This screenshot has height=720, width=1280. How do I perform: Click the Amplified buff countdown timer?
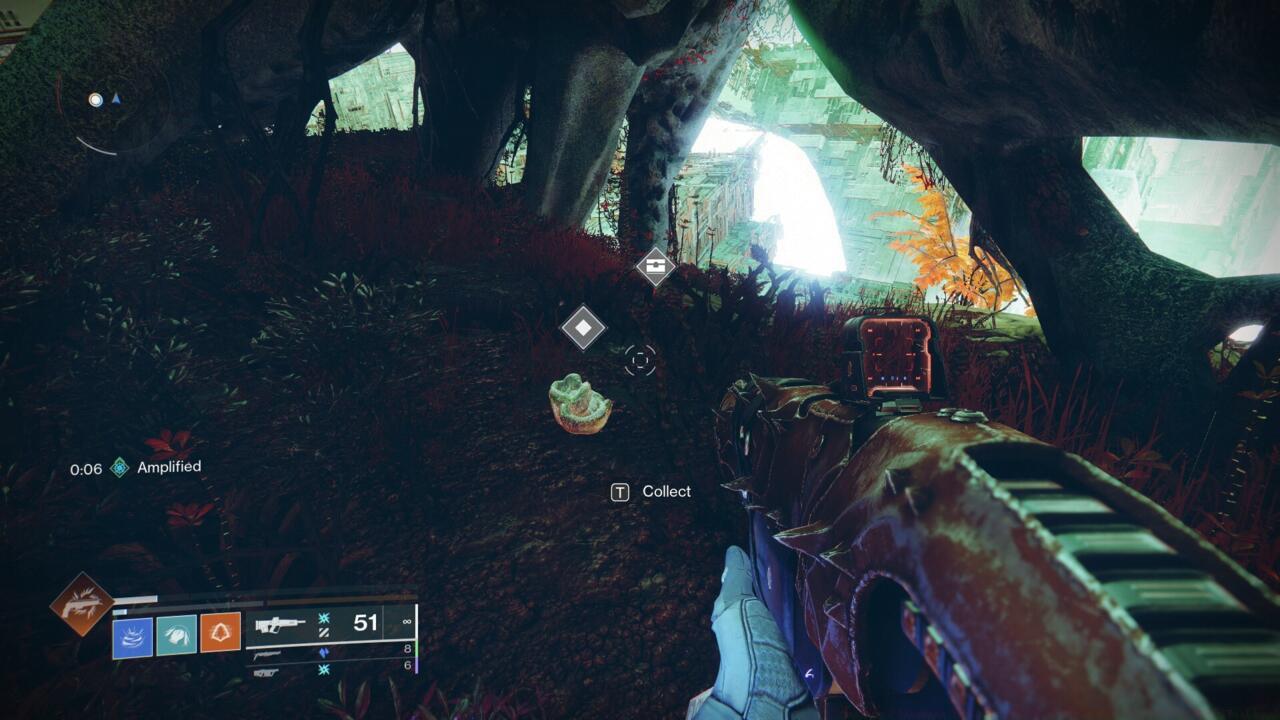pyautogui.click(x=87, y=468)
